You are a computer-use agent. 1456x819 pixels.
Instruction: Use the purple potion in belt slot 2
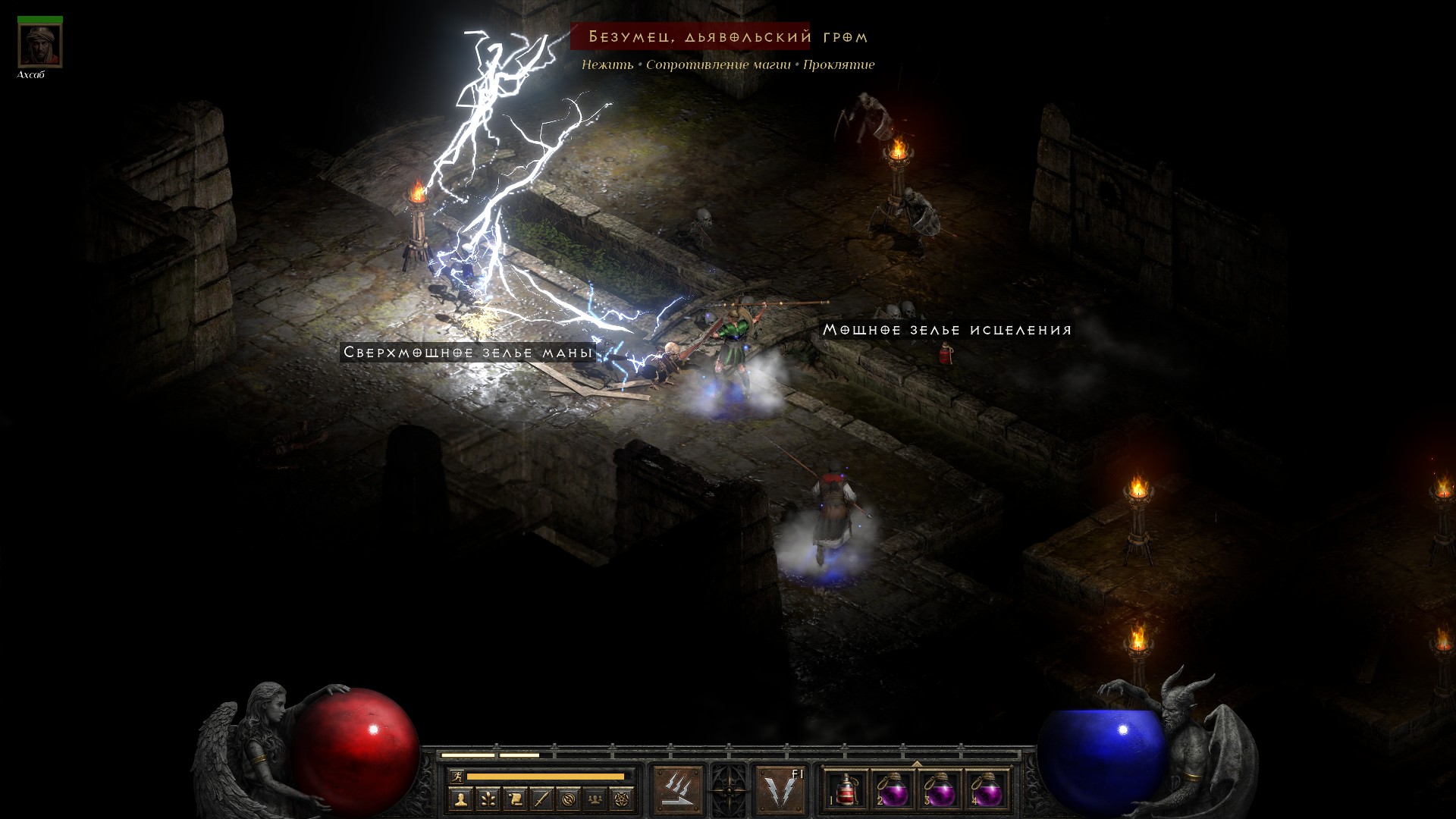point(893,789)
